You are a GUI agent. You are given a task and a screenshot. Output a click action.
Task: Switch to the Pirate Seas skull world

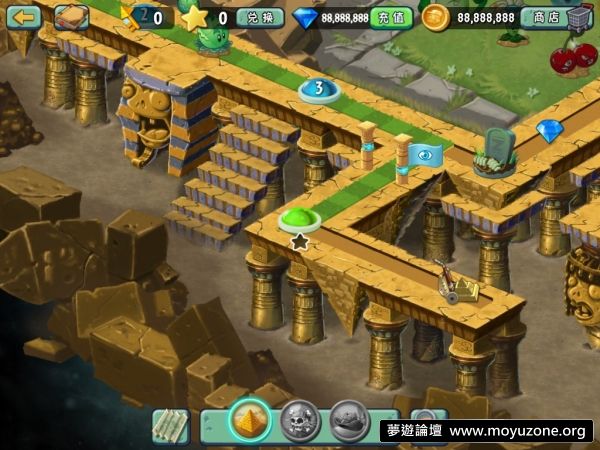pyautogui.click(x=299, y=420)
